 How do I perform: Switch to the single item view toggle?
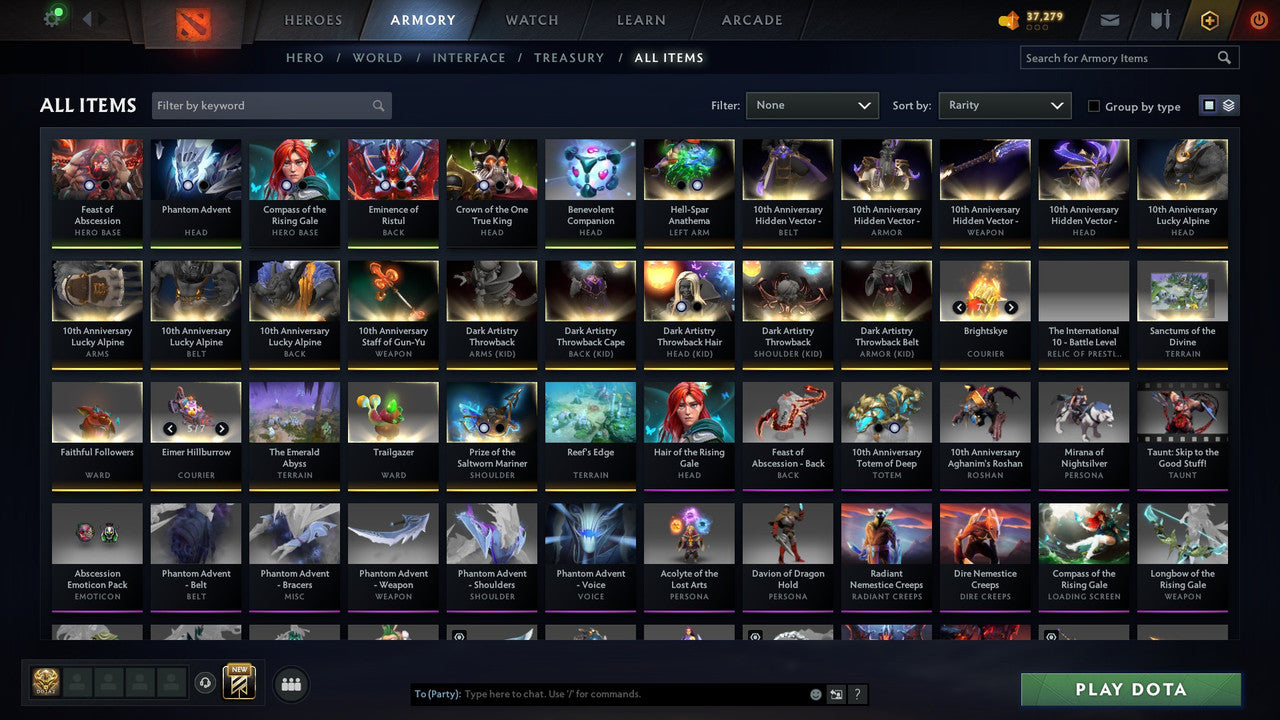[x=1210, y=104]
